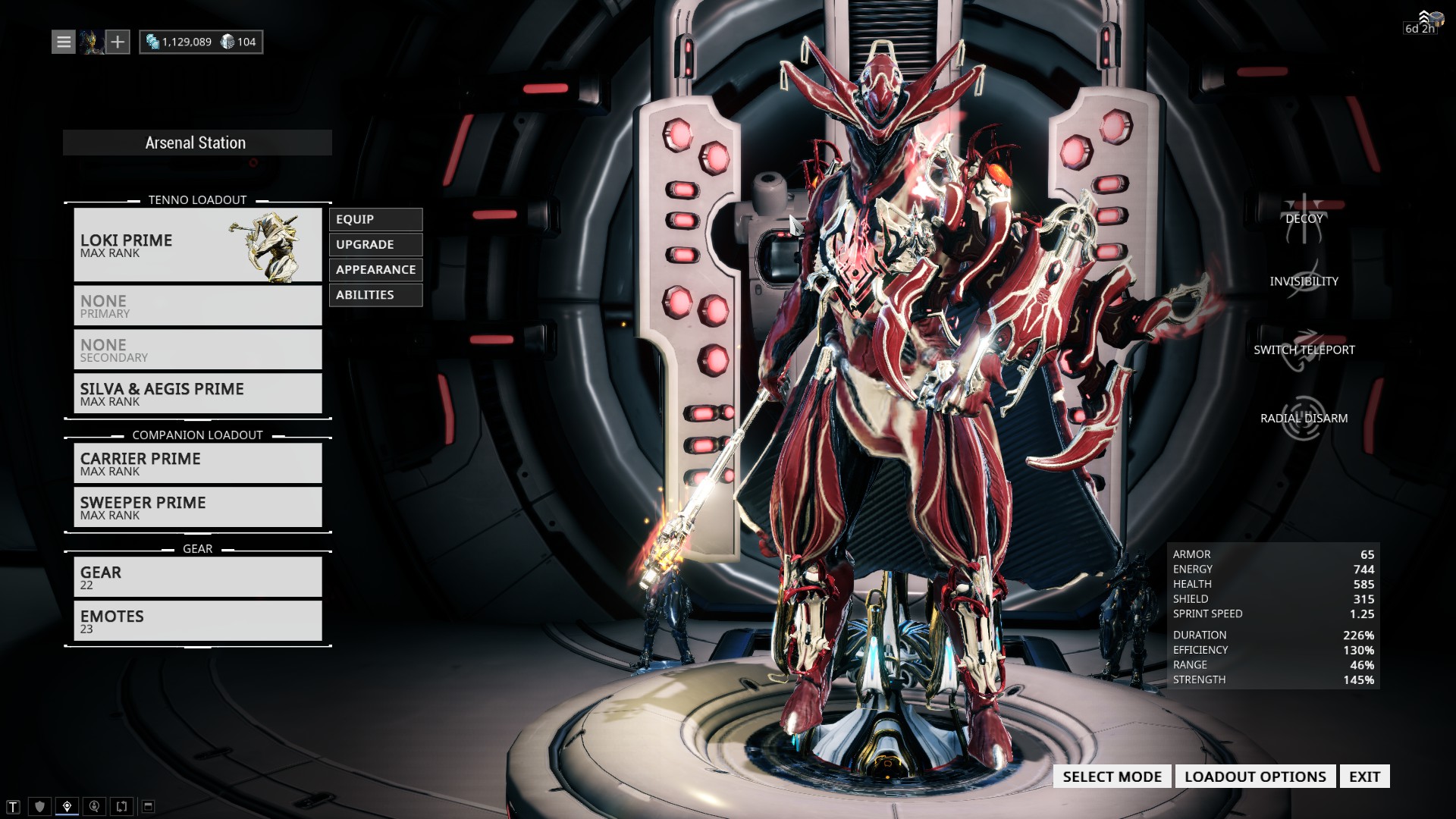This screenshot has width=1456, height=819.
Task: Click the plus squad invite button
Action: pyautogui.click(x=118, y=42)
